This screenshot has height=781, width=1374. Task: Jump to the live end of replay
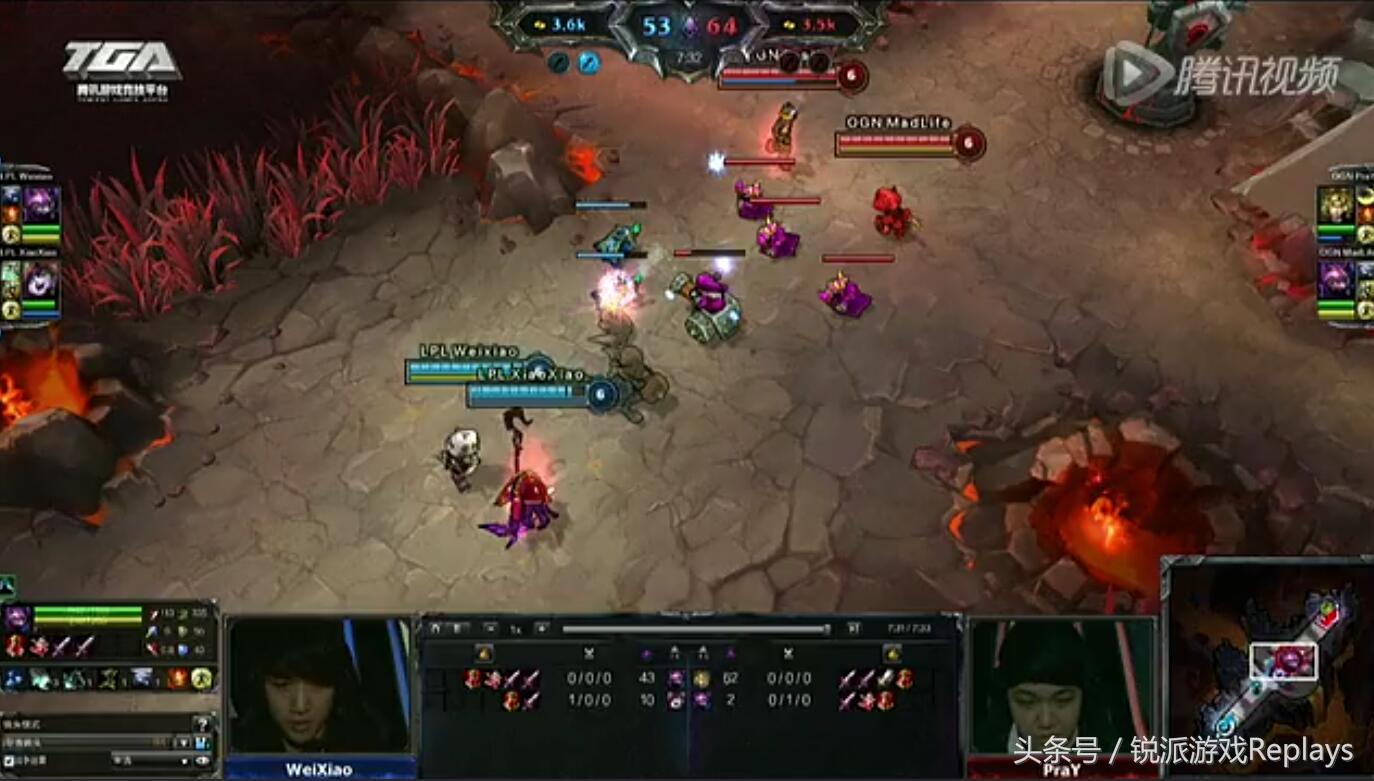coord(853,628)
